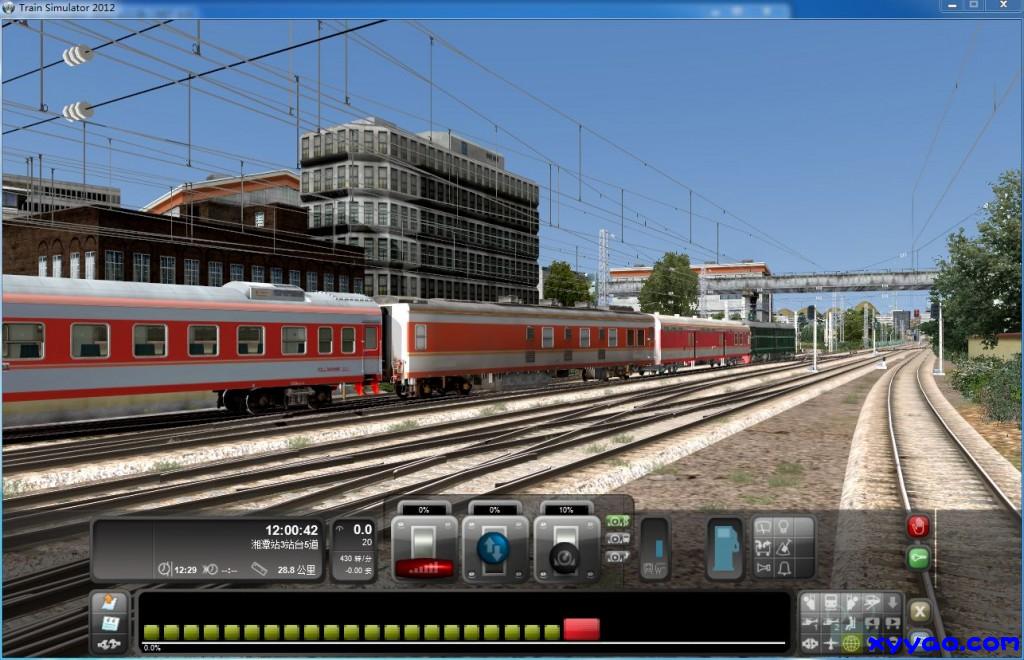Open the blue fuel pump indicator
The image size is (1024, 660).
click(x=725, y=548)
